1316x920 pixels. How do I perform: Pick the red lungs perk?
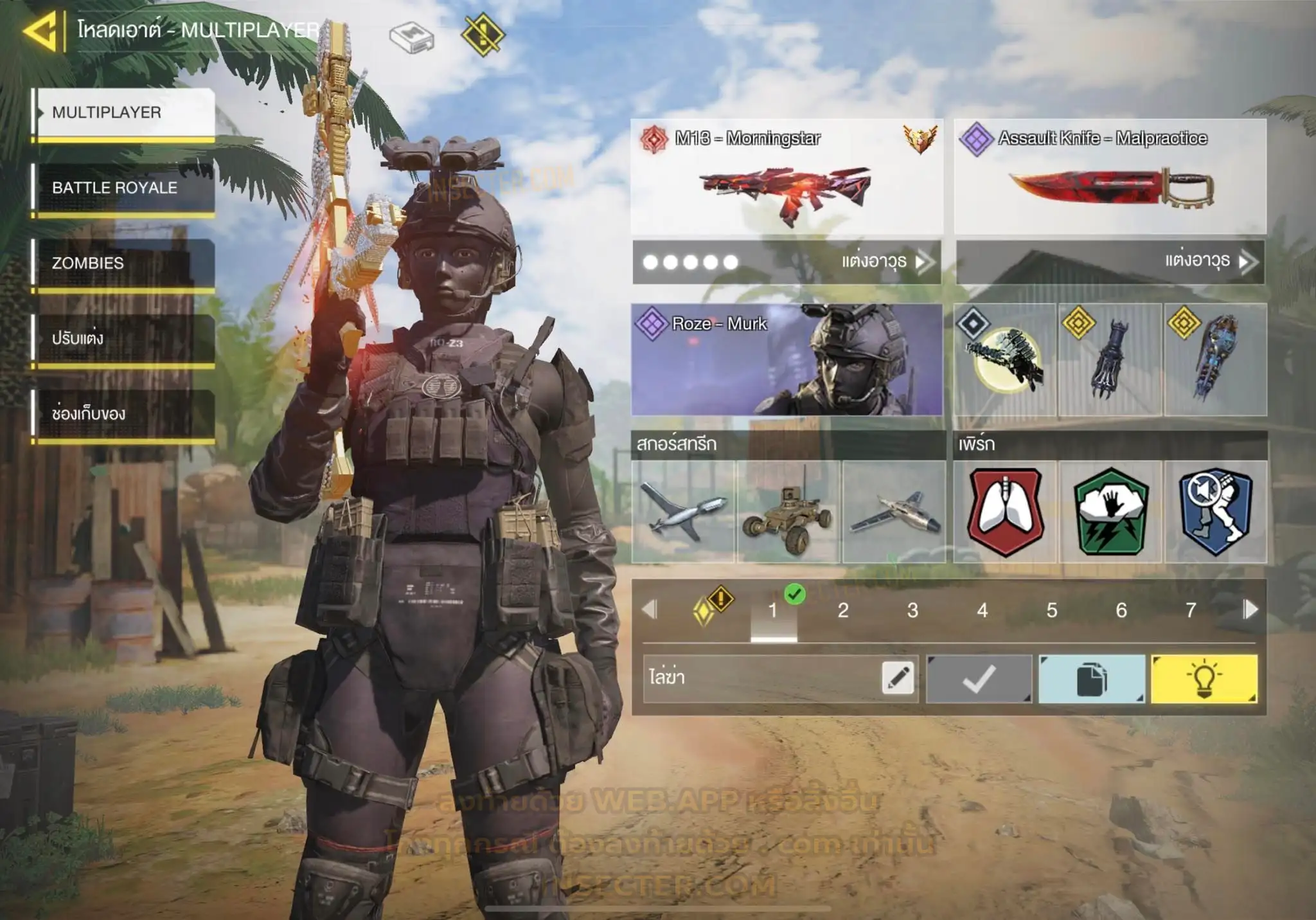pyautogui.click(x=1005, y=512)
